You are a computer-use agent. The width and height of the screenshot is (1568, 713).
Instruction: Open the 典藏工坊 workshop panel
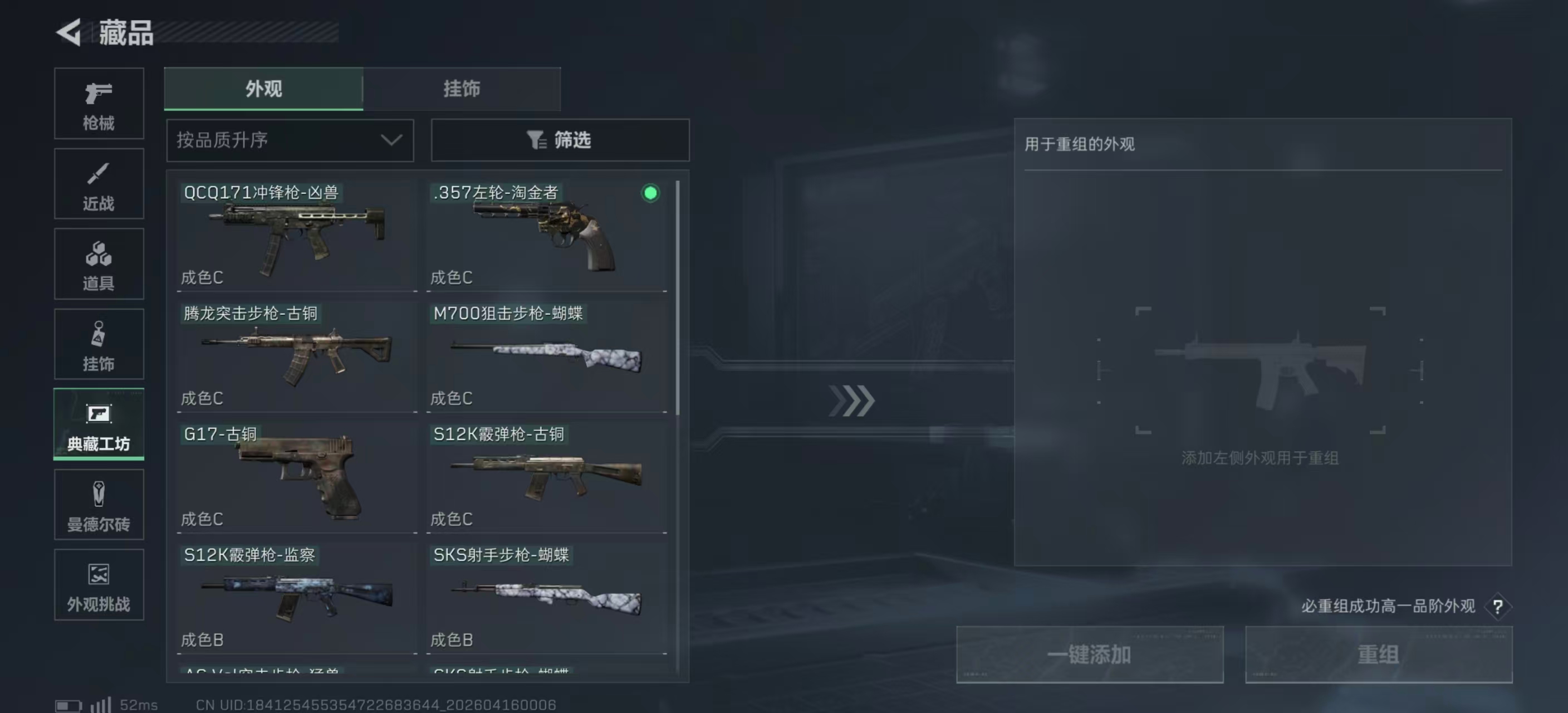click(x=98, y=424)
